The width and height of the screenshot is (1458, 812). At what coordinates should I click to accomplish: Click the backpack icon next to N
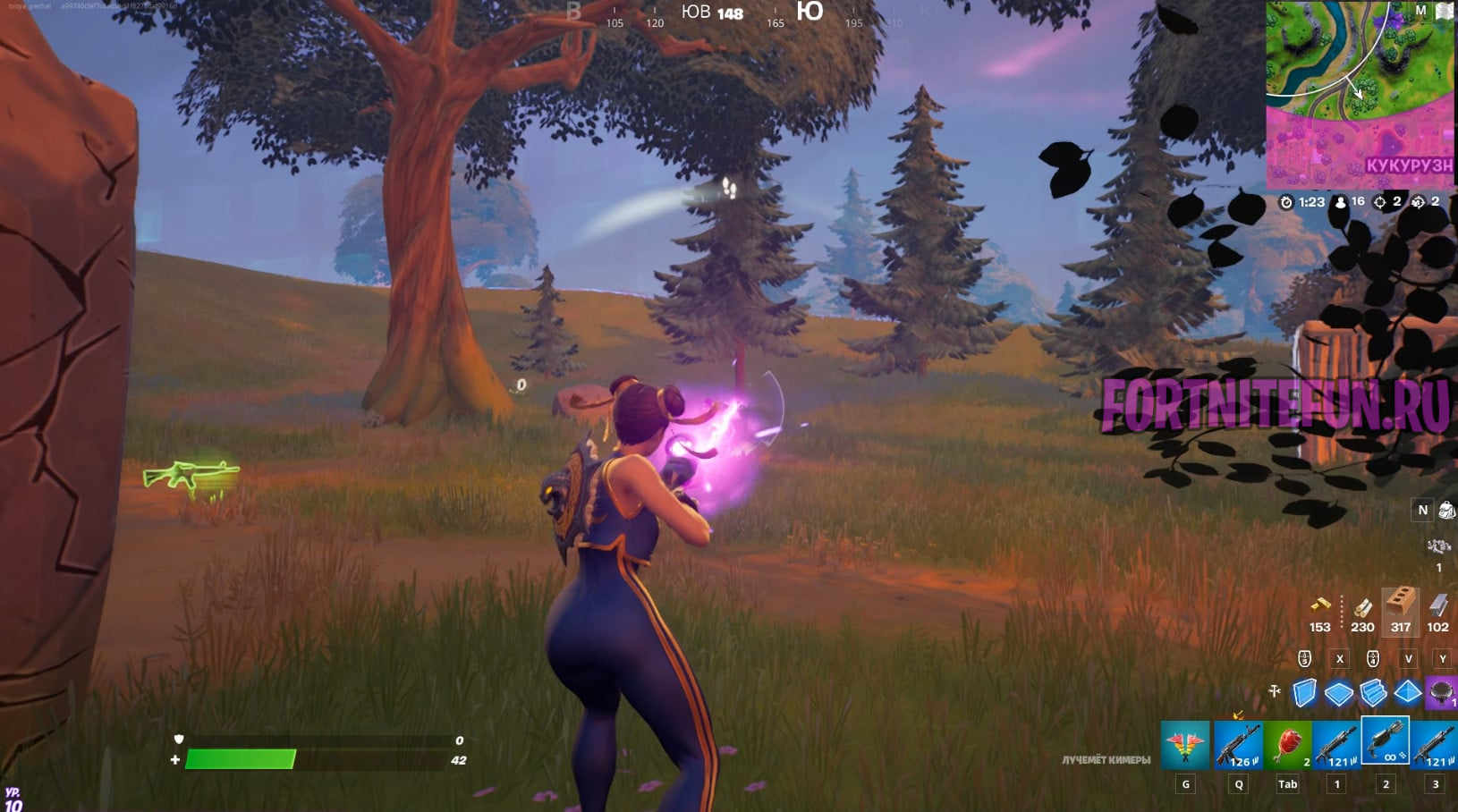(x=1446, y=510)
